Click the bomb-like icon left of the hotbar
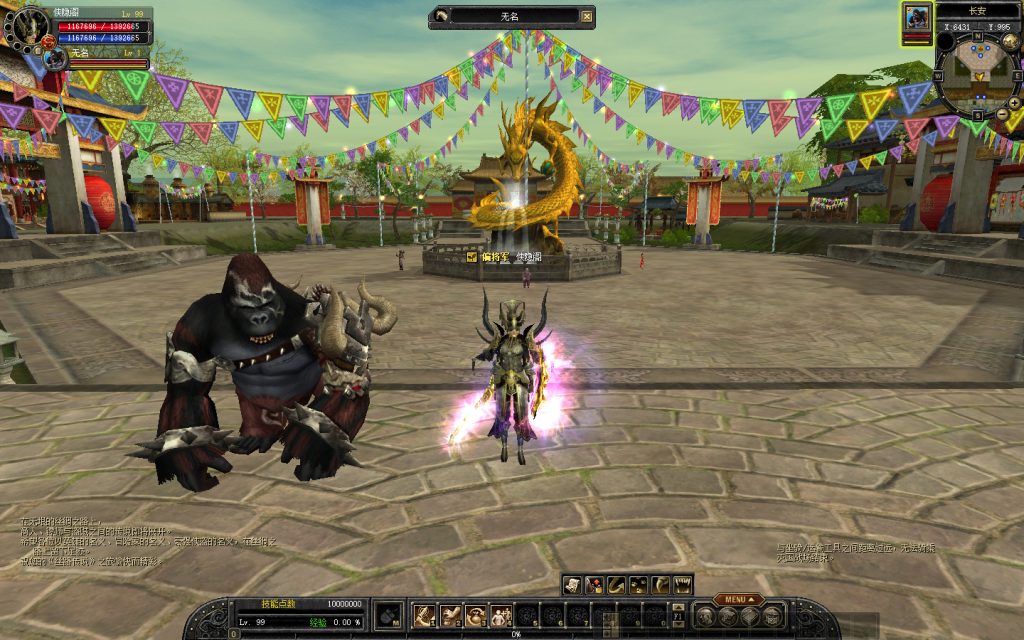 388,615
